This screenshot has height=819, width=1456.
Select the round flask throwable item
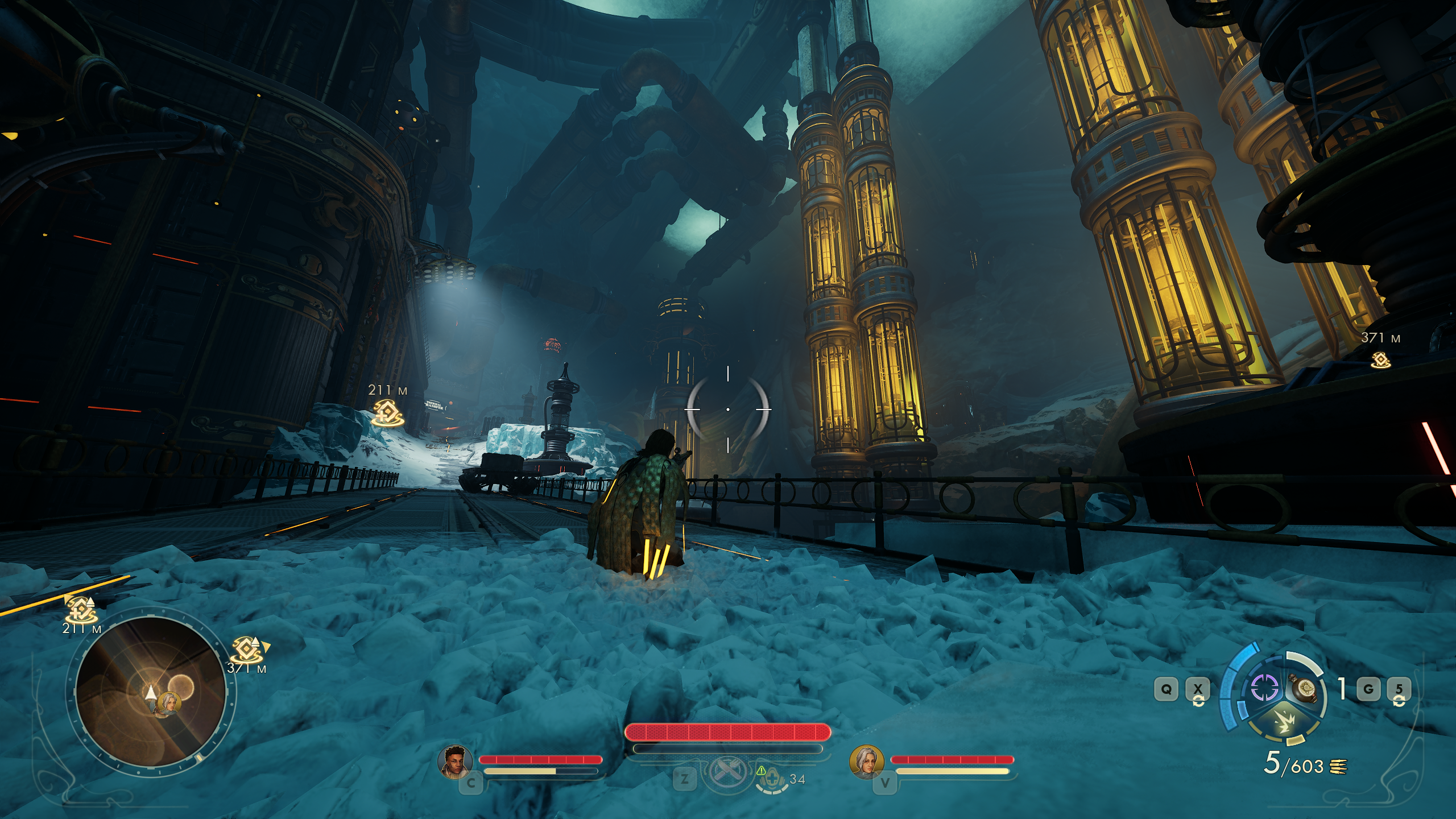click(1306, 689)
